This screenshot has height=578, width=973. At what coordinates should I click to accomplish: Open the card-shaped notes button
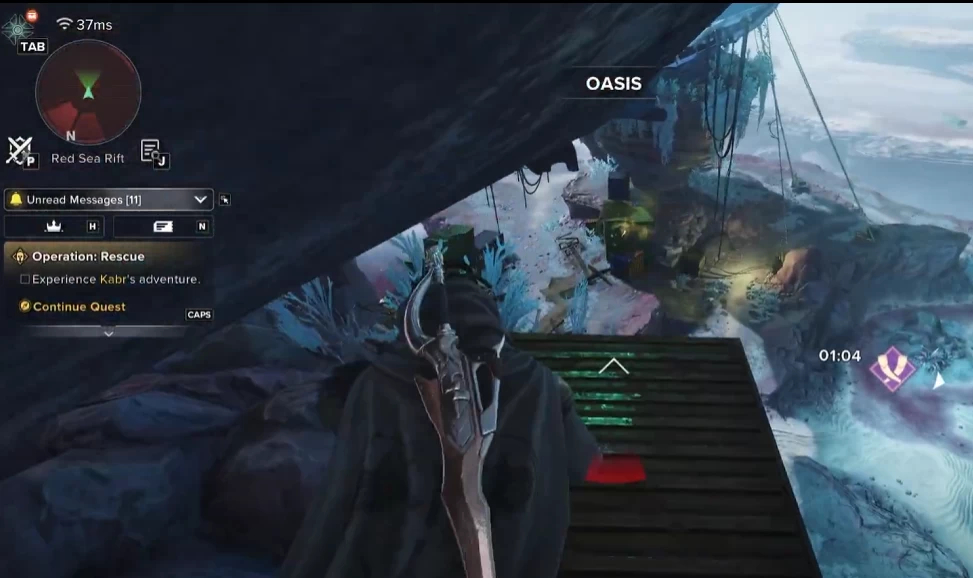pos(163,227)
